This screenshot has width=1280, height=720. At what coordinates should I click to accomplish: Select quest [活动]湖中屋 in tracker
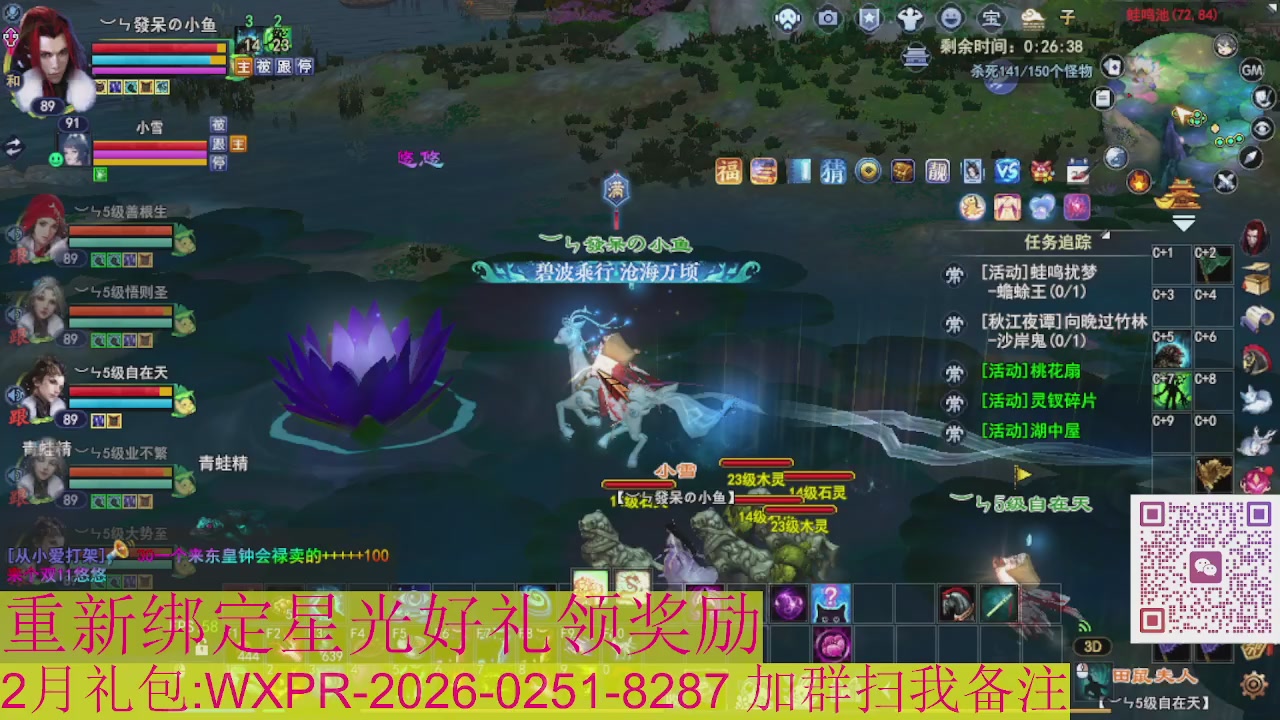pyautogui.click(x=1030, y=431)
